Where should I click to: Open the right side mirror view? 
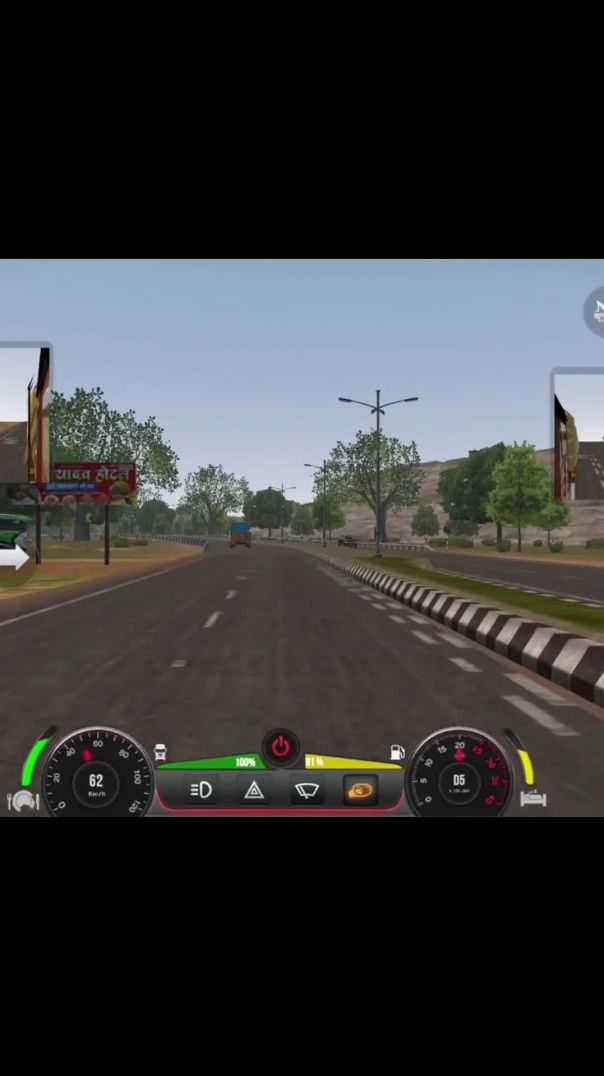(579, 435)
